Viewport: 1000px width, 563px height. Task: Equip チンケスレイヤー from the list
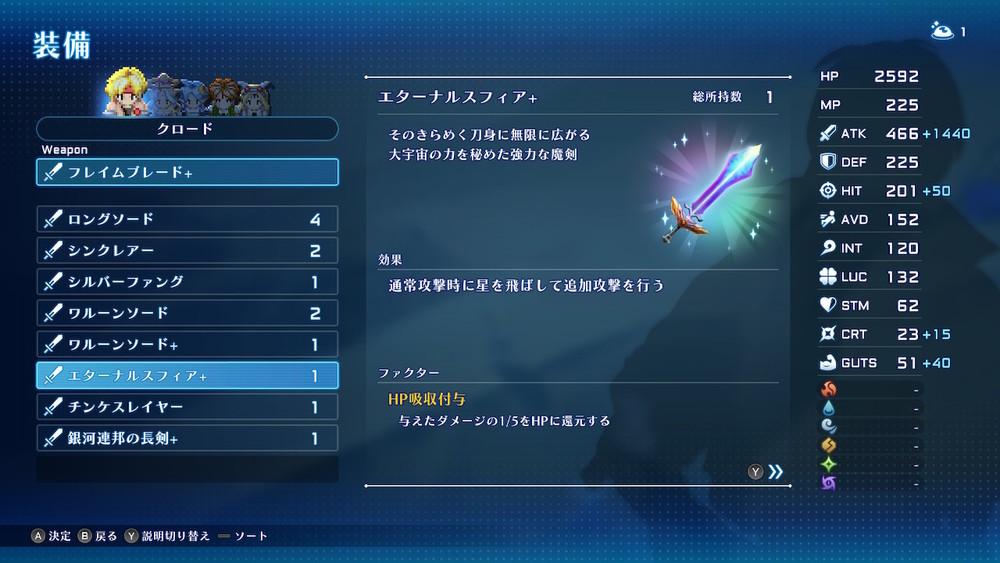(187, 407)
